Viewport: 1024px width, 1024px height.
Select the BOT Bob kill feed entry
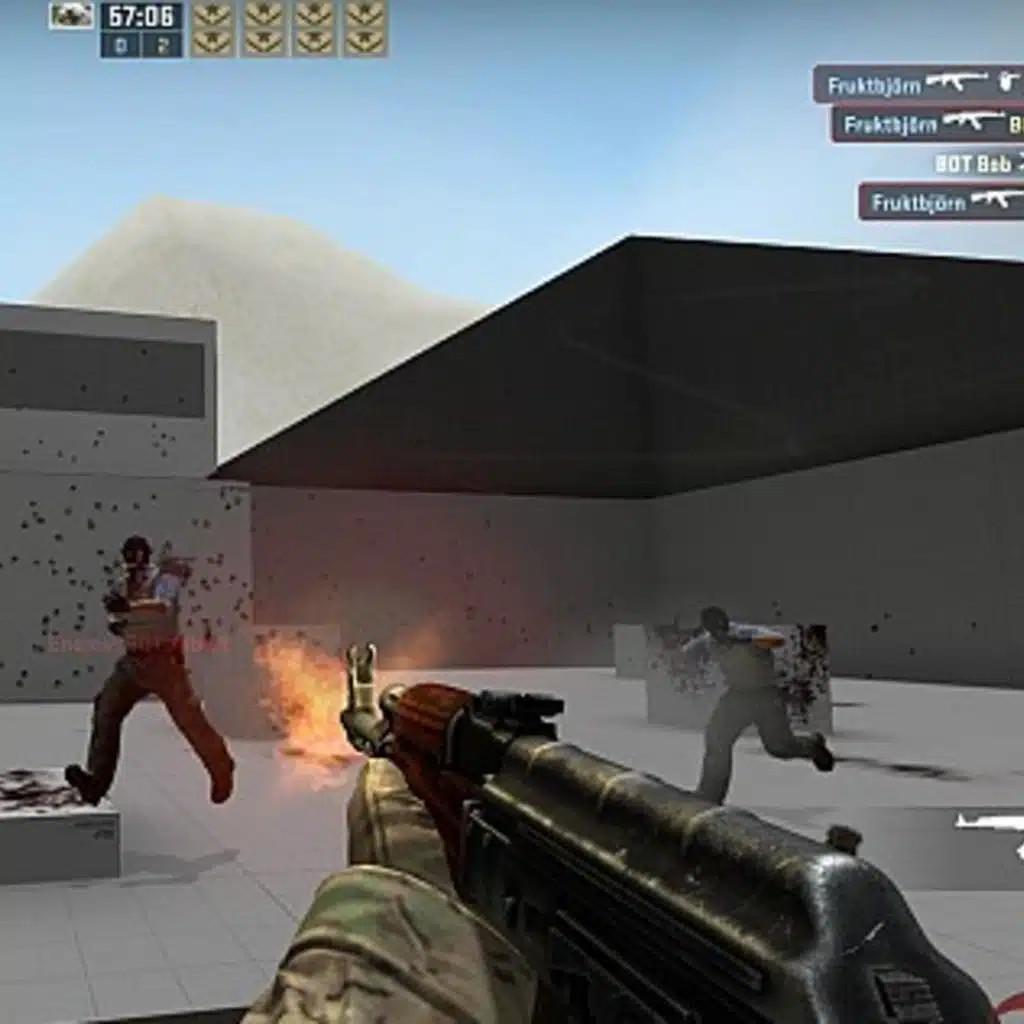[976, 163]
